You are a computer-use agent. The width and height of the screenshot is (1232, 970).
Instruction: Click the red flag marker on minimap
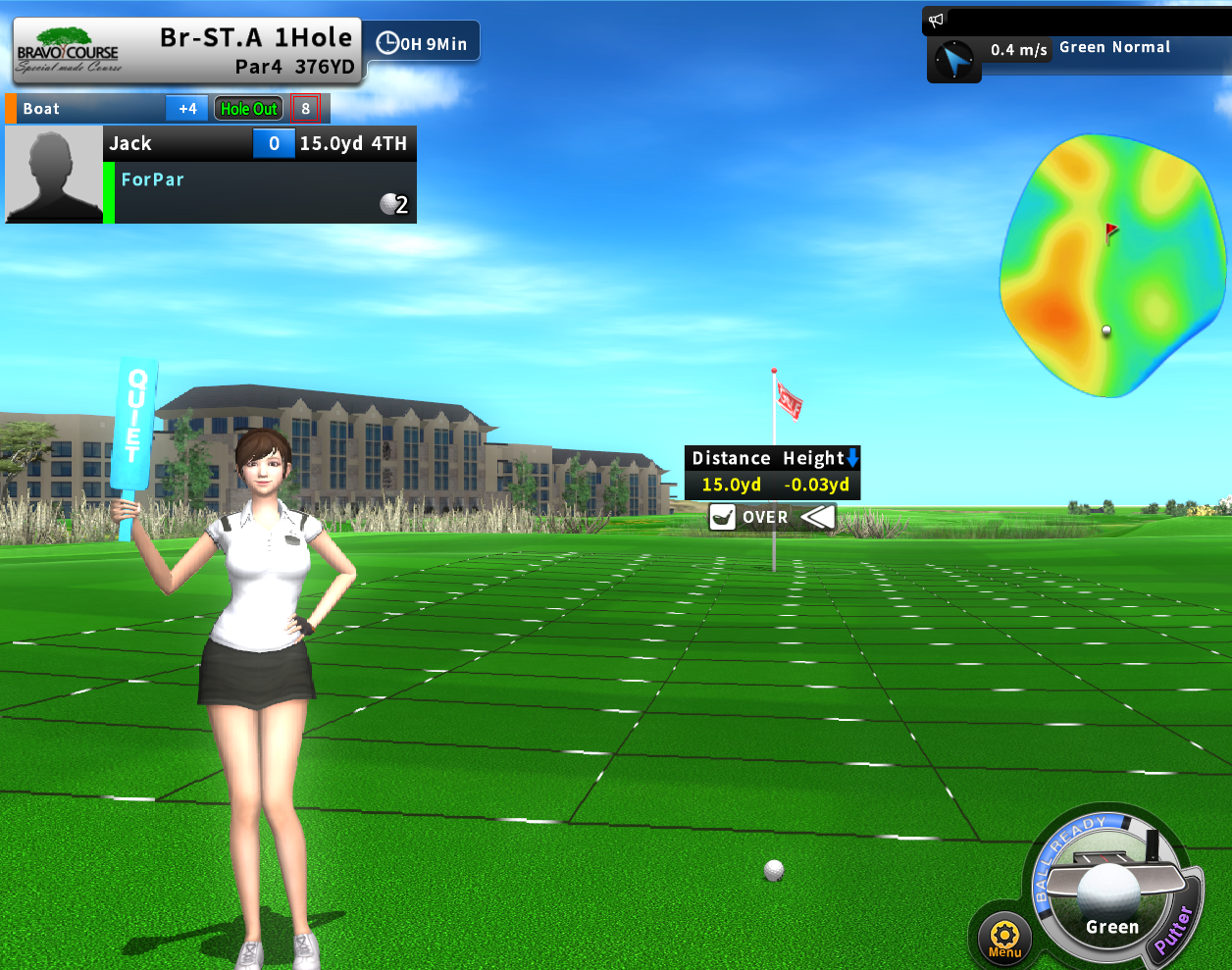(1110, 231)
